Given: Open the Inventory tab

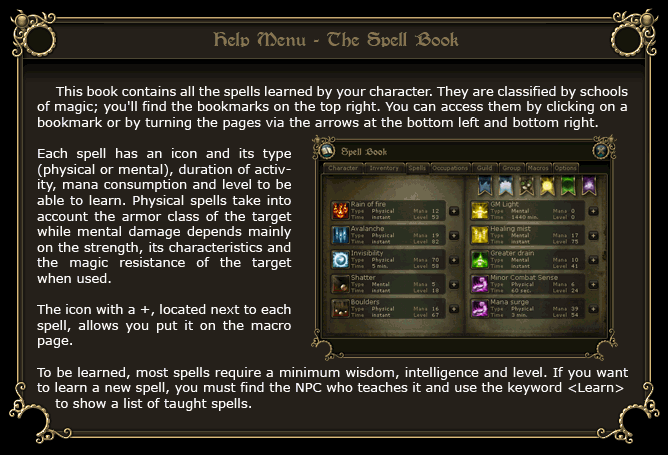Looking at the screenshot, I should tap(385, 169).
